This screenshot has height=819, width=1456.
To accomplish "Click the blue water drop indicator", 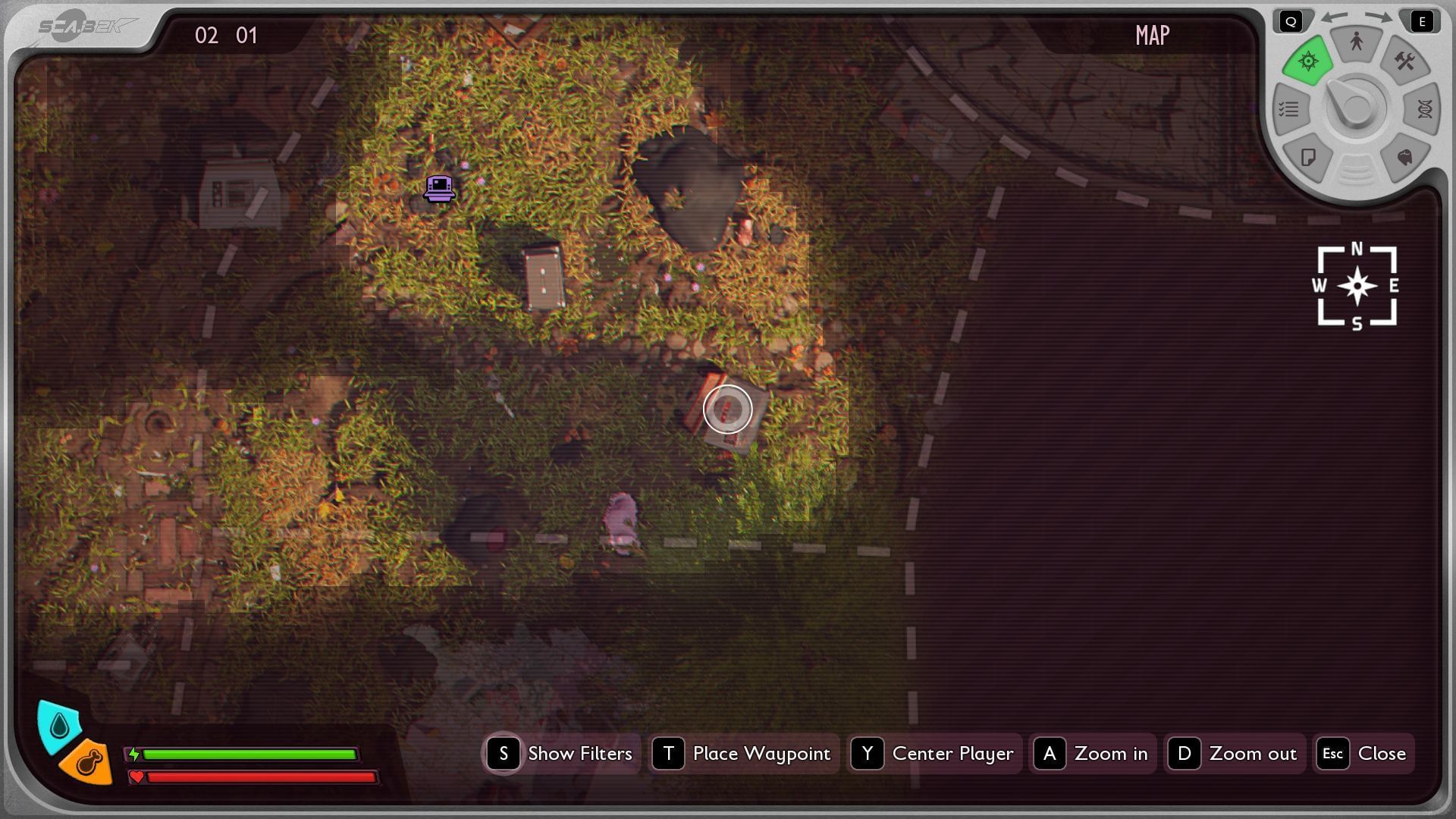I will pyautogui.click(x=59, y=726).
